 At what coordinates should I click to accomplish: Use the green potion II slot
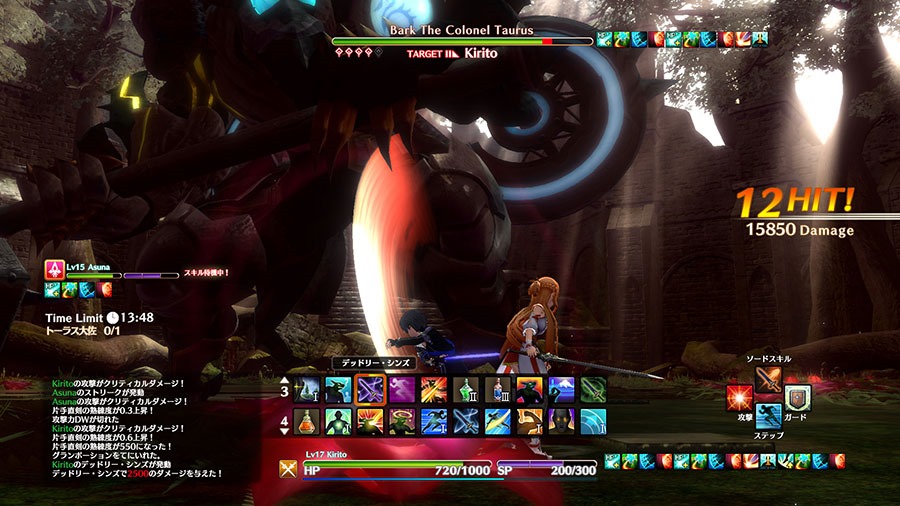tap(466, 390)
